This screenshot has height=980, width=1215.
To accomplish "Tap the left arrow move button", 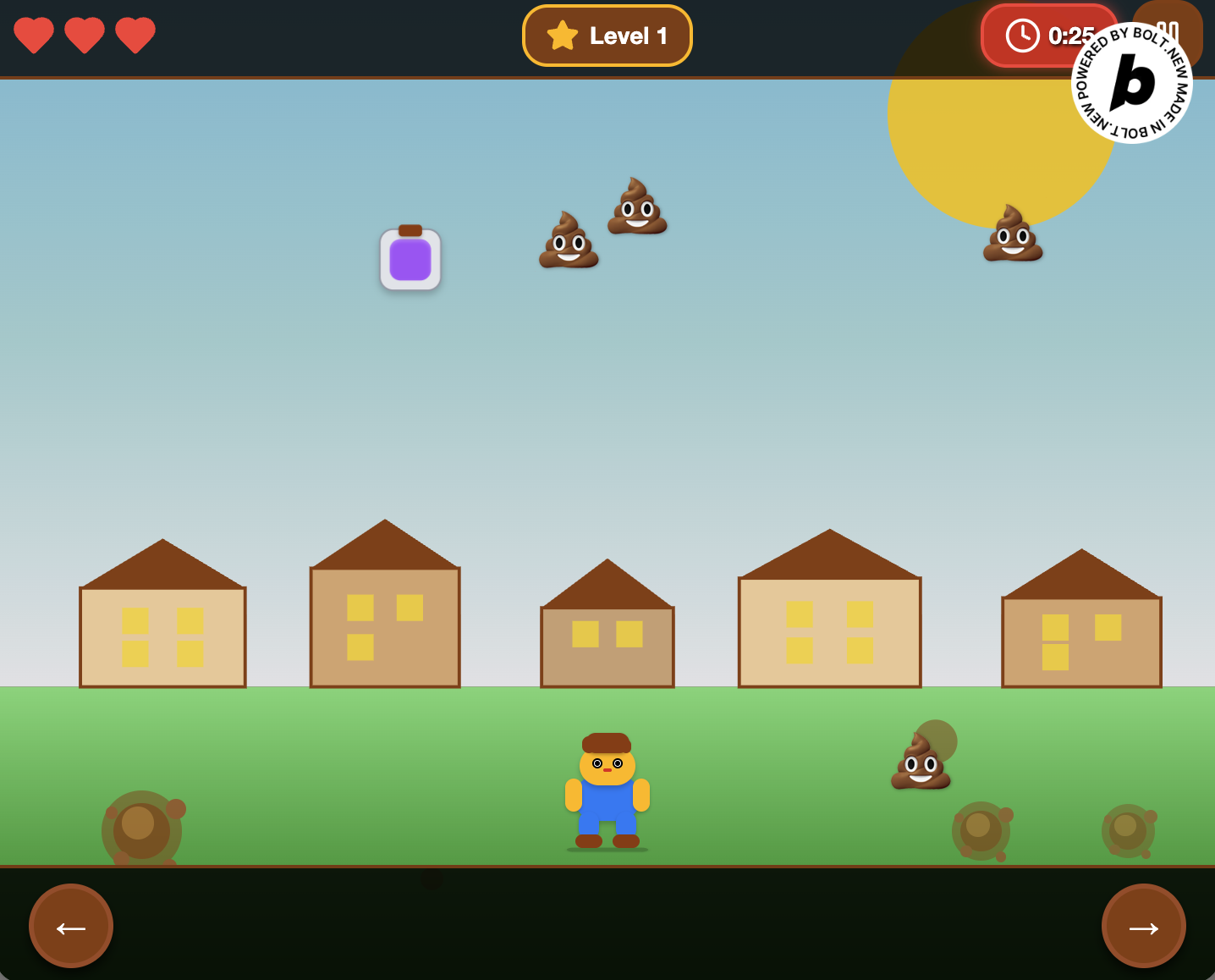I will (x=71, y=926).
